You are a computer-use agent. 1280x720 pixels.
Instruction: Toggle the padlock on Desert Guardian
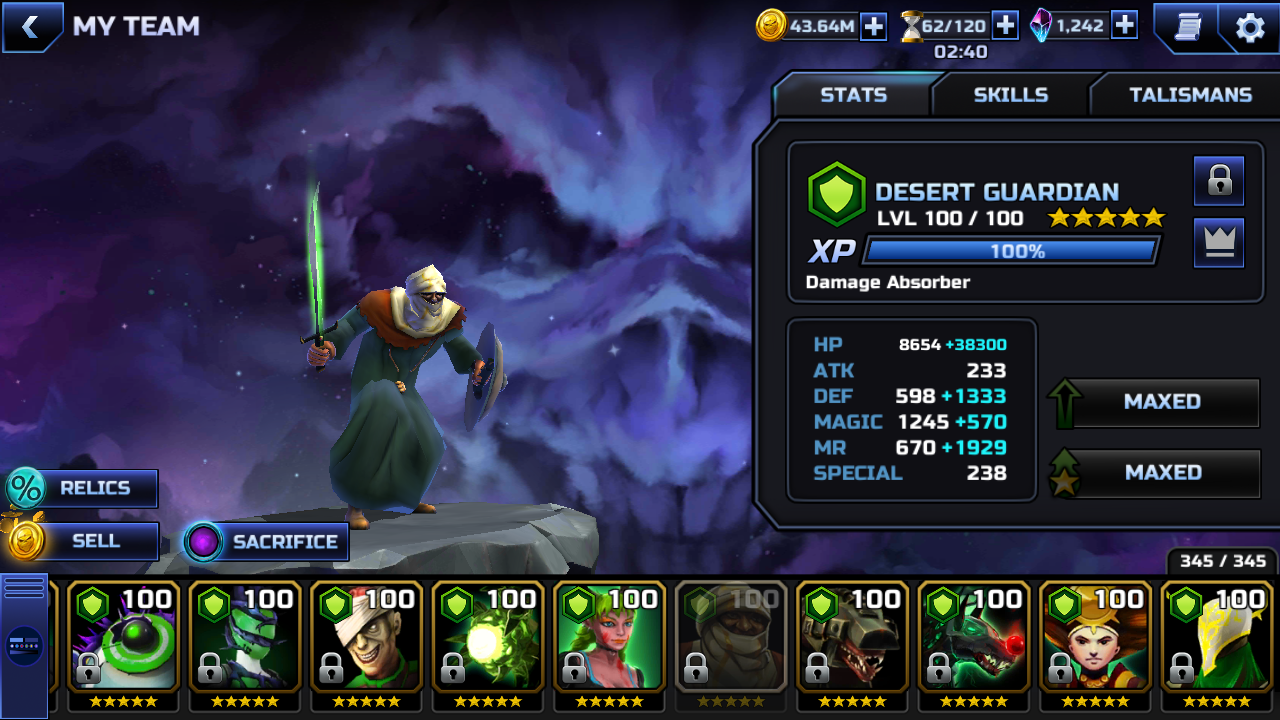tap(1219, 181)
